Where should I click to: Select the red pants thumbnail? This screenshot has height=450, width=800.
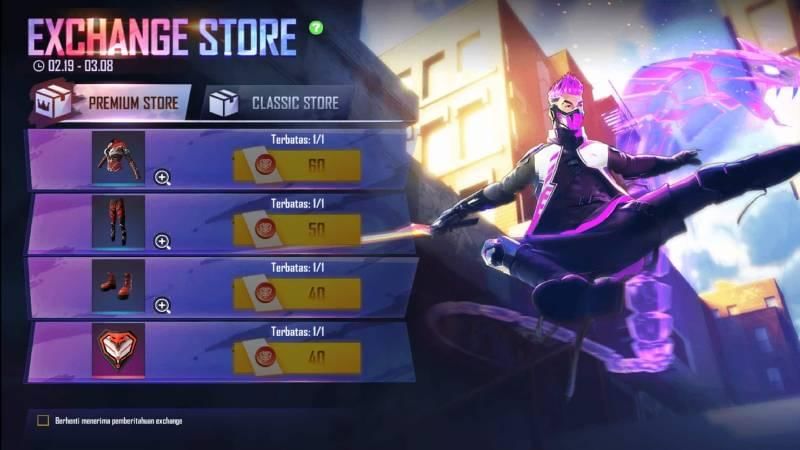(x=119, y=221)
